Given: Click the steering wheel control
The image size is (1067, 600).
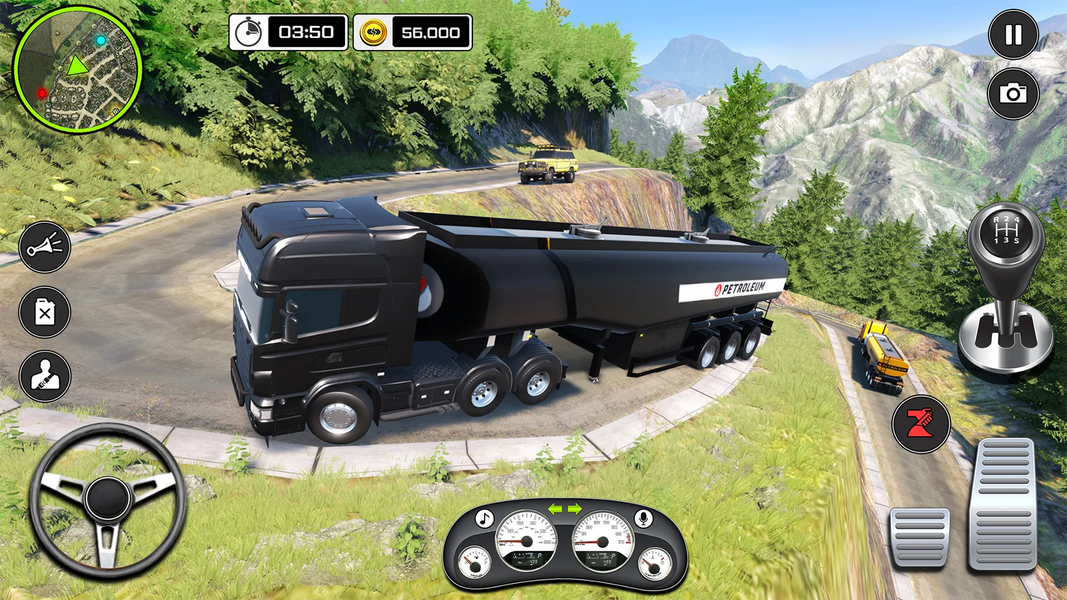Looking at the screenshot, I should (107, 500).
